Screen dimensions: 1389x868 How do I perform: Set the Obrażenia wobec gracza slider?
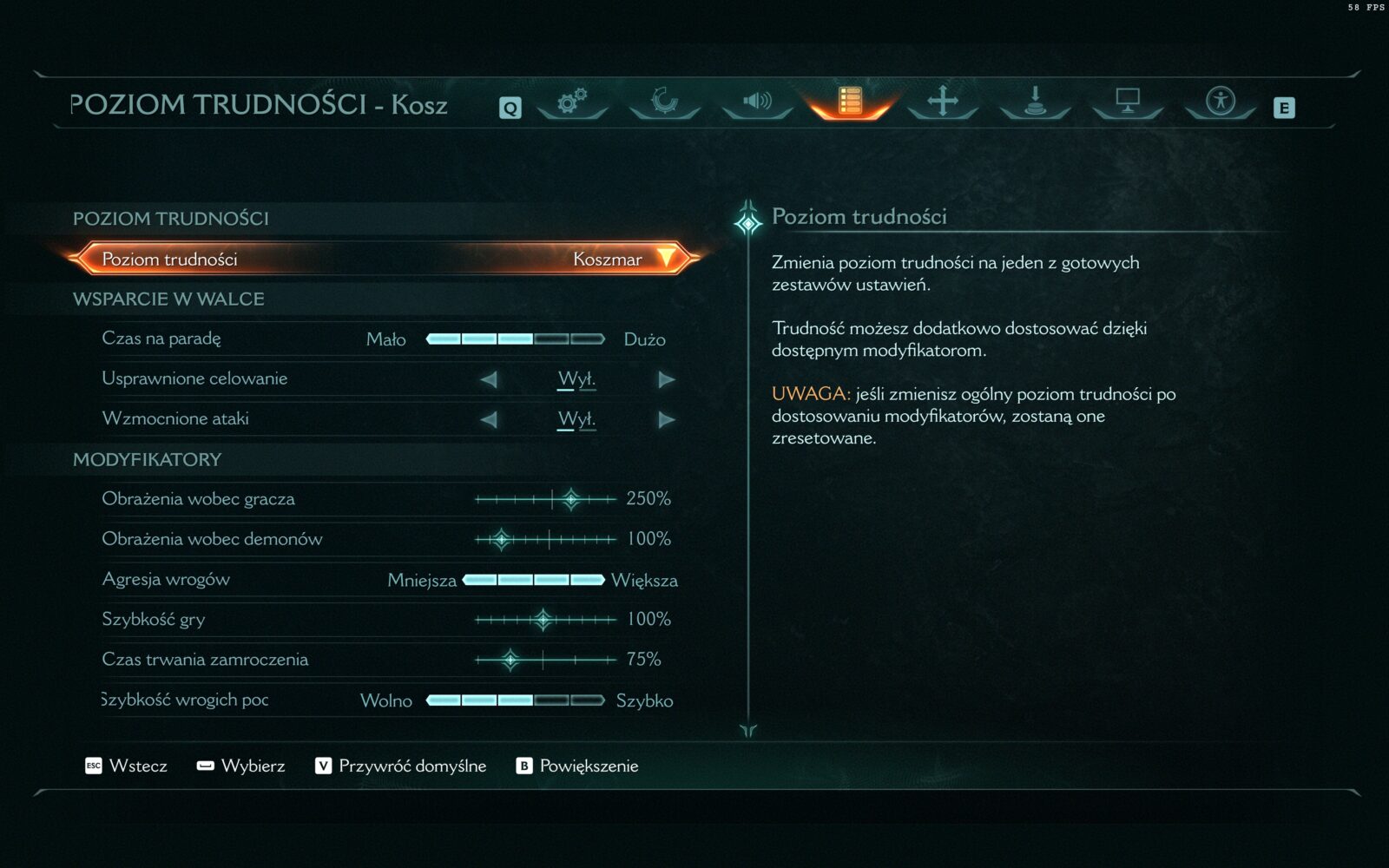[x=545, y=499]
